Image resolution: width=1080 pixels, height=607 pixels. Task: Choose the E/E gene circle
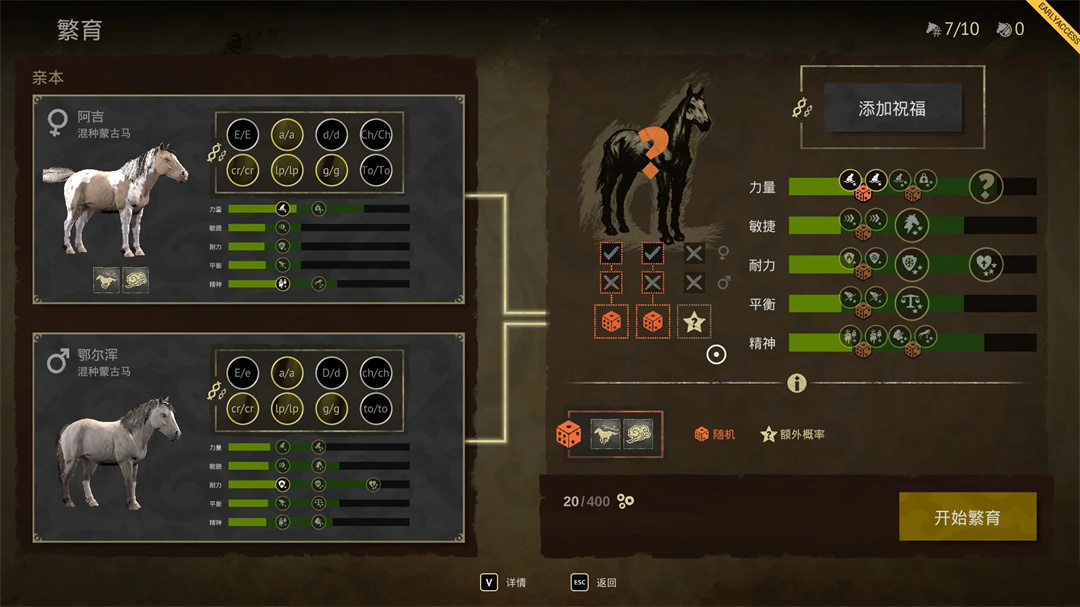tap(243, 135)
